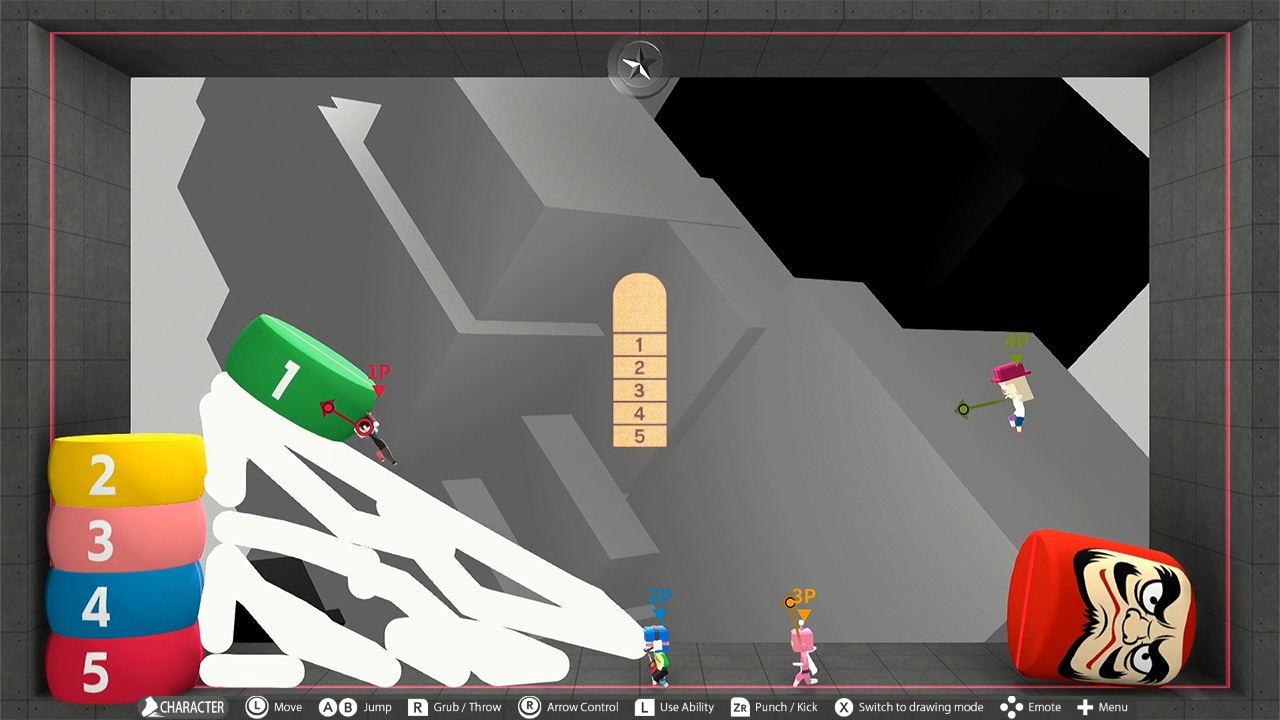Open the CHARACTER tab
This screenshot has height=720, width=1280.
[180, 707]
